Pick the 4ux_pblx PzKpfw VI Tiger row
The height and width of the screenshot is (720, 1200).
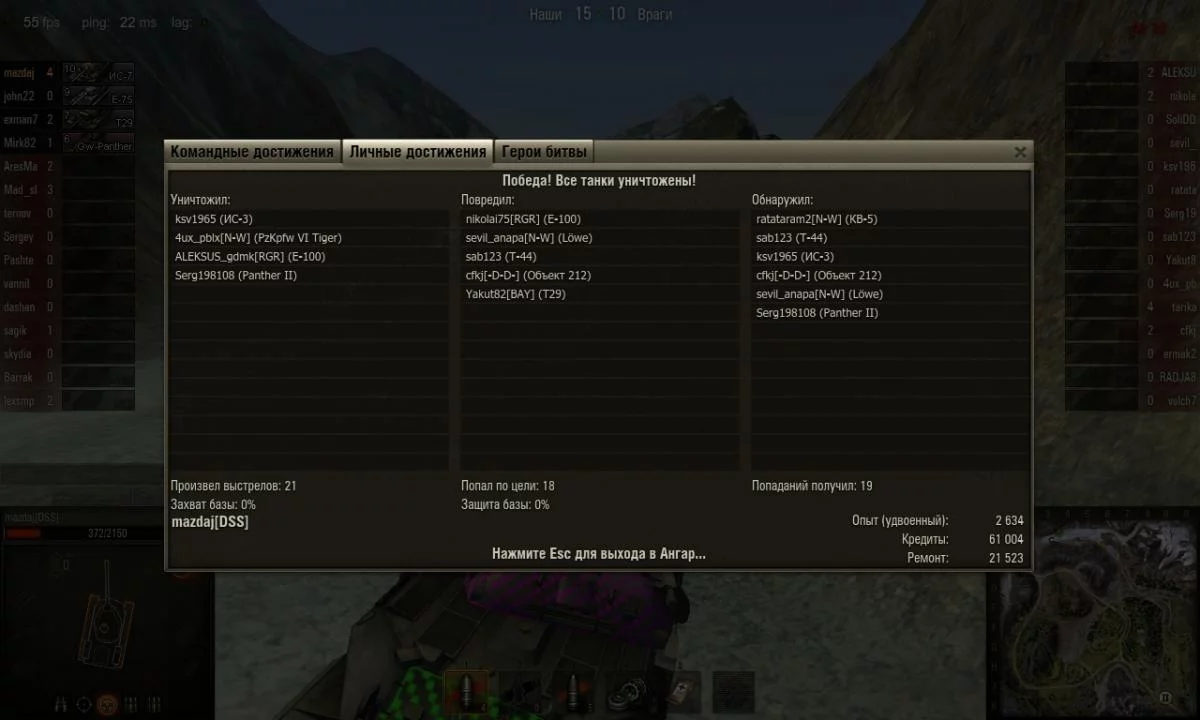click(x=308, y=238)
